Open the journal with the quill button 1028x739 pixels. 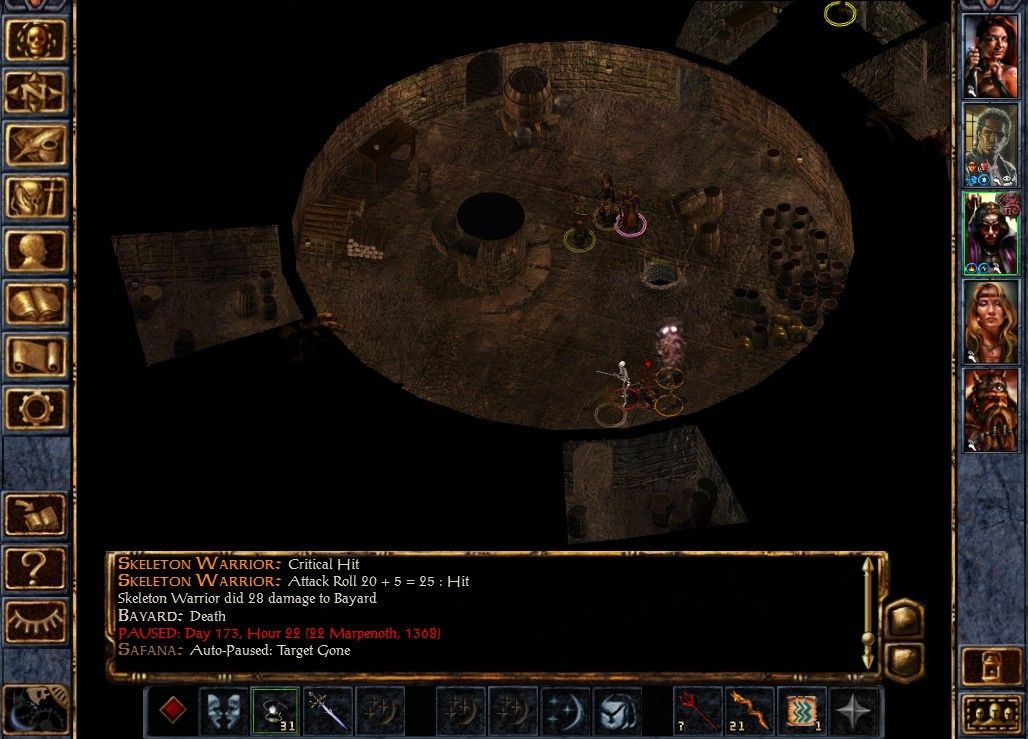[36, 145]
